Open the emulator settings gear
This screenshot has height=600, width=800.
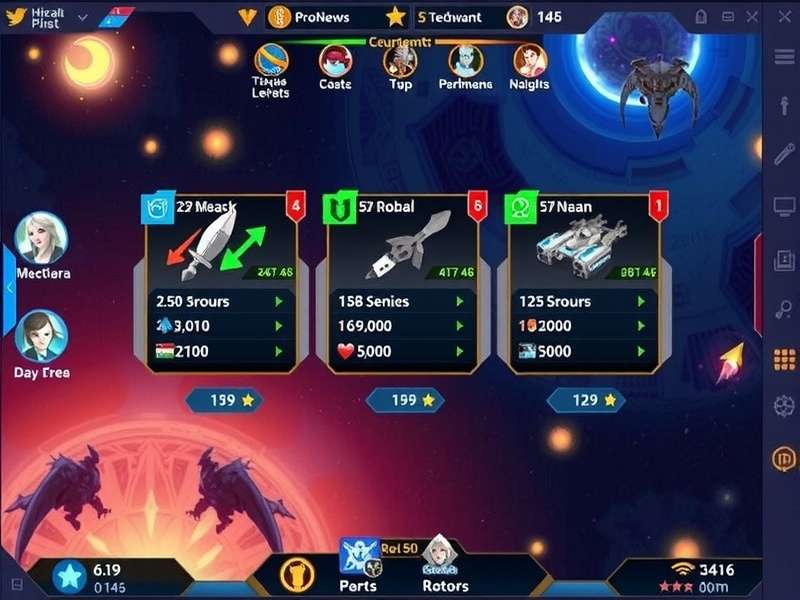coord(784,406)
